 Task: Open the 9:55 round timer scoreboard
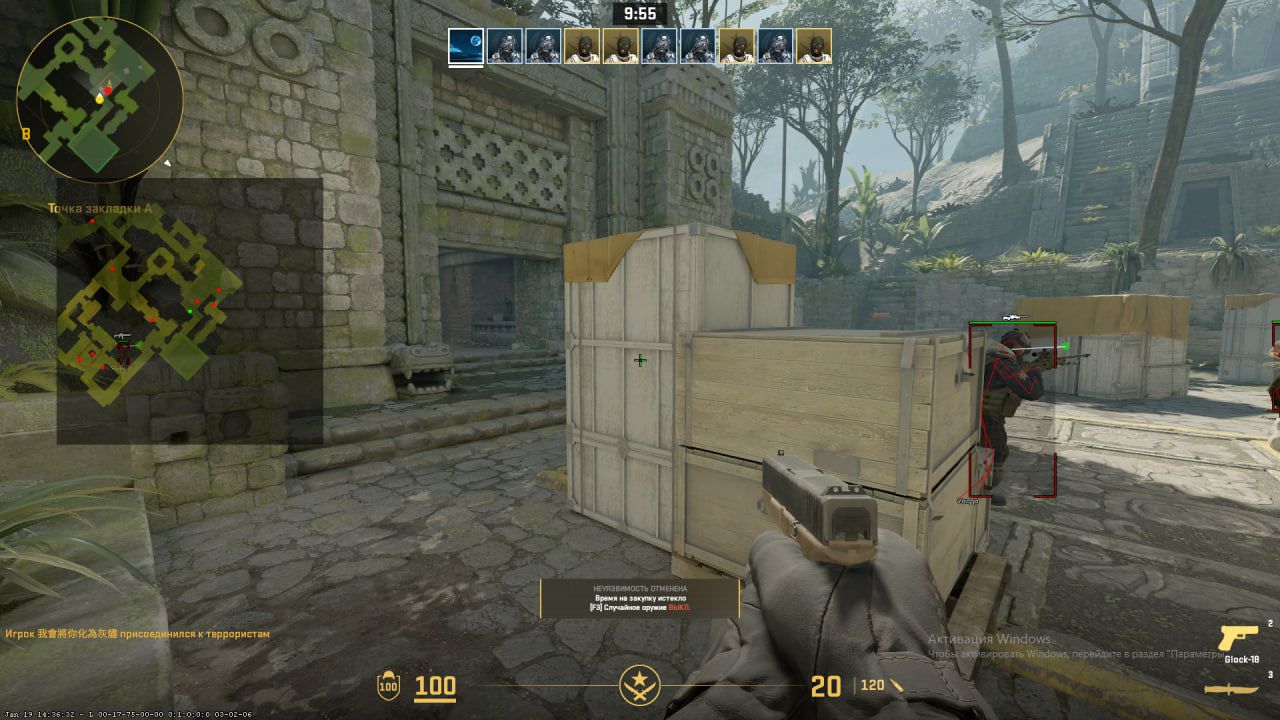[x=640, y=15]
